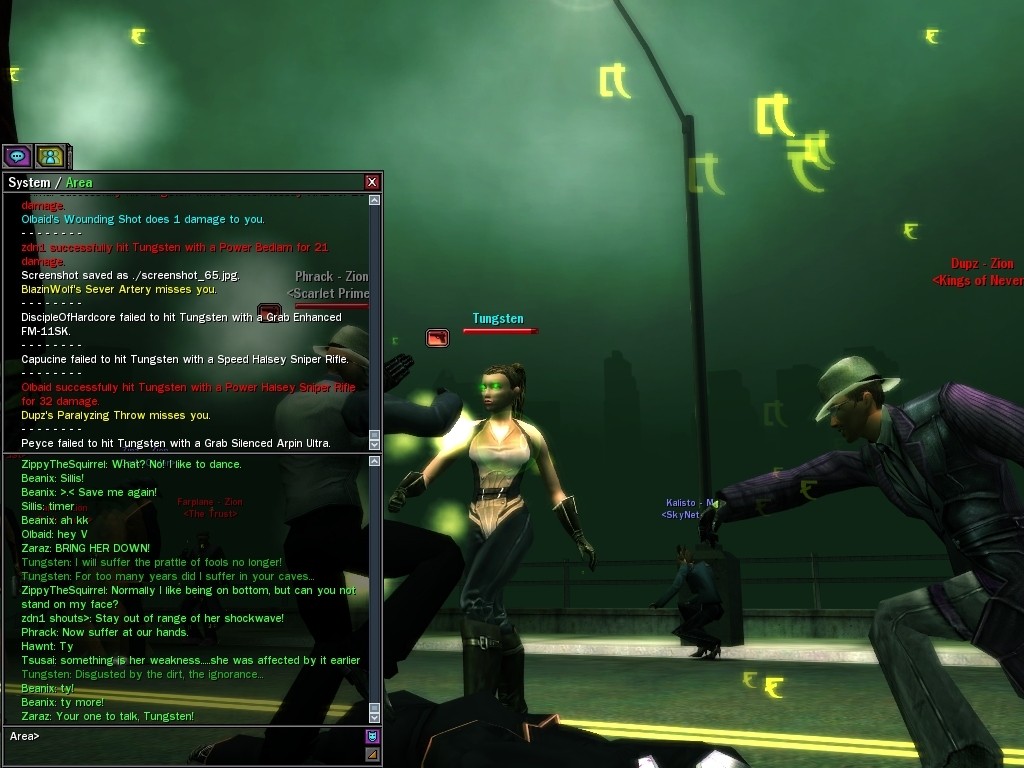This screenshot has height=768, width=1024.
Task: Open the speech bubble chat icon
Action: pos(17,156)
